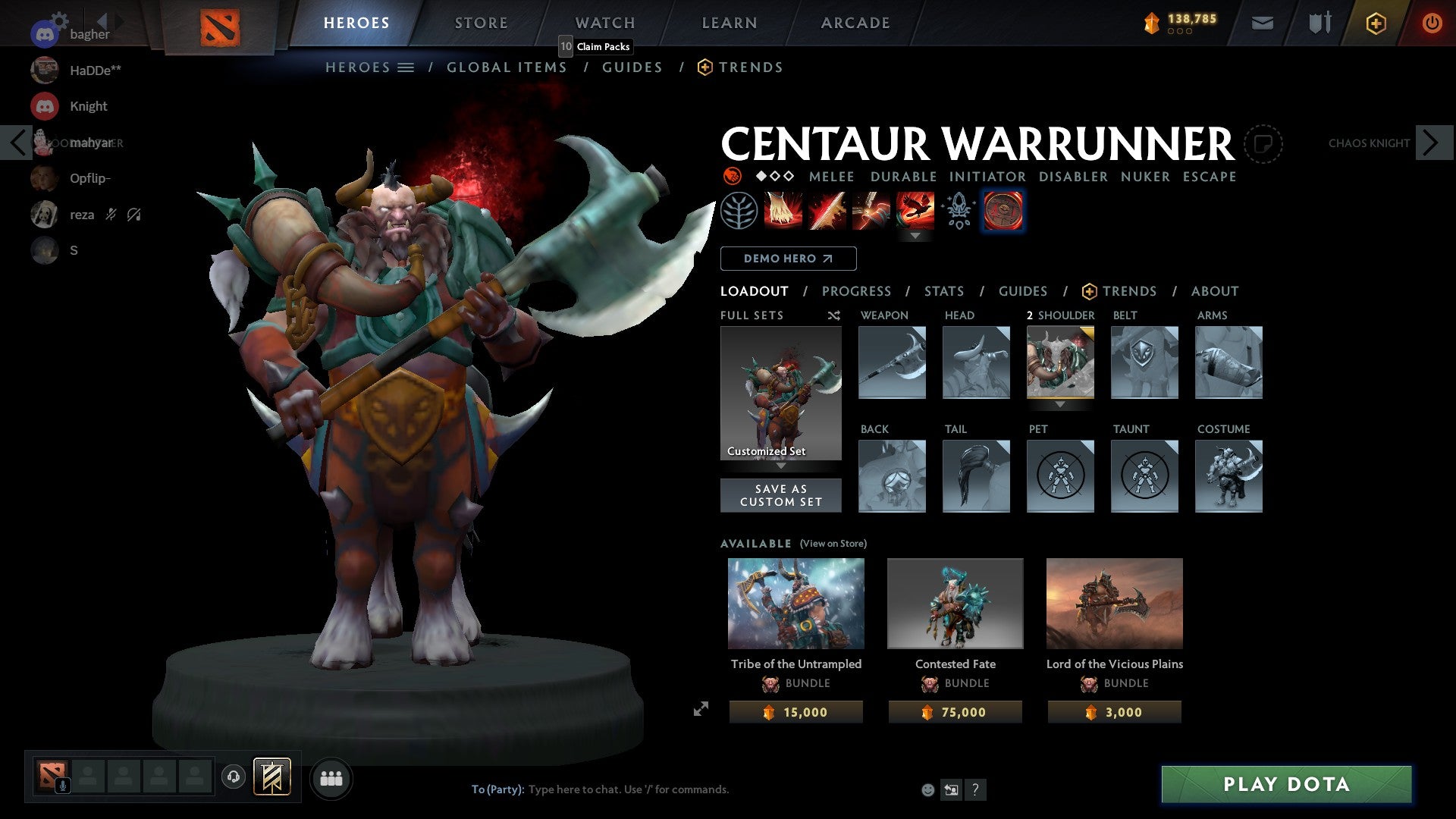
Task: Expand the Heroes hamburger menu
Action: point(407,67)
